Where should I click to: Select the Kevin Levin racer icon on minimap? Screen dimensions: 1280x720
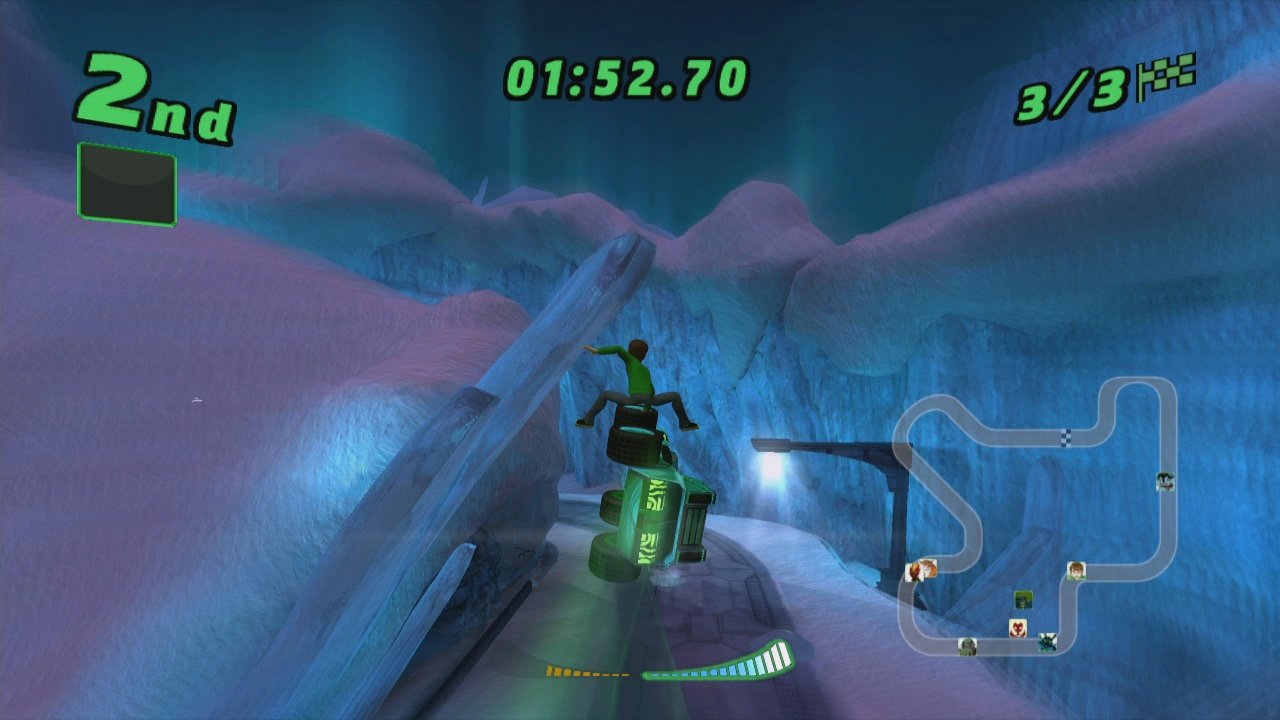coord(1165,480)
